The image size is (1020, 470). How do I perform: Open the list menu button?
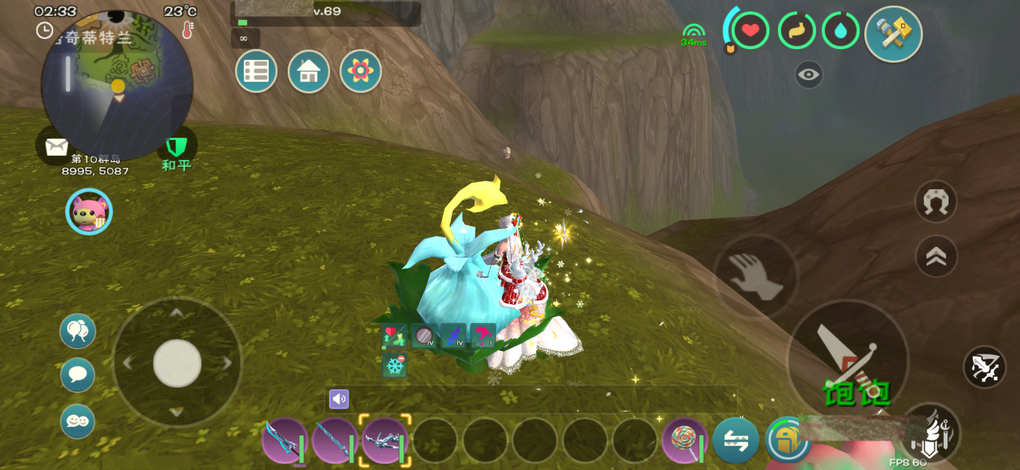257,71
